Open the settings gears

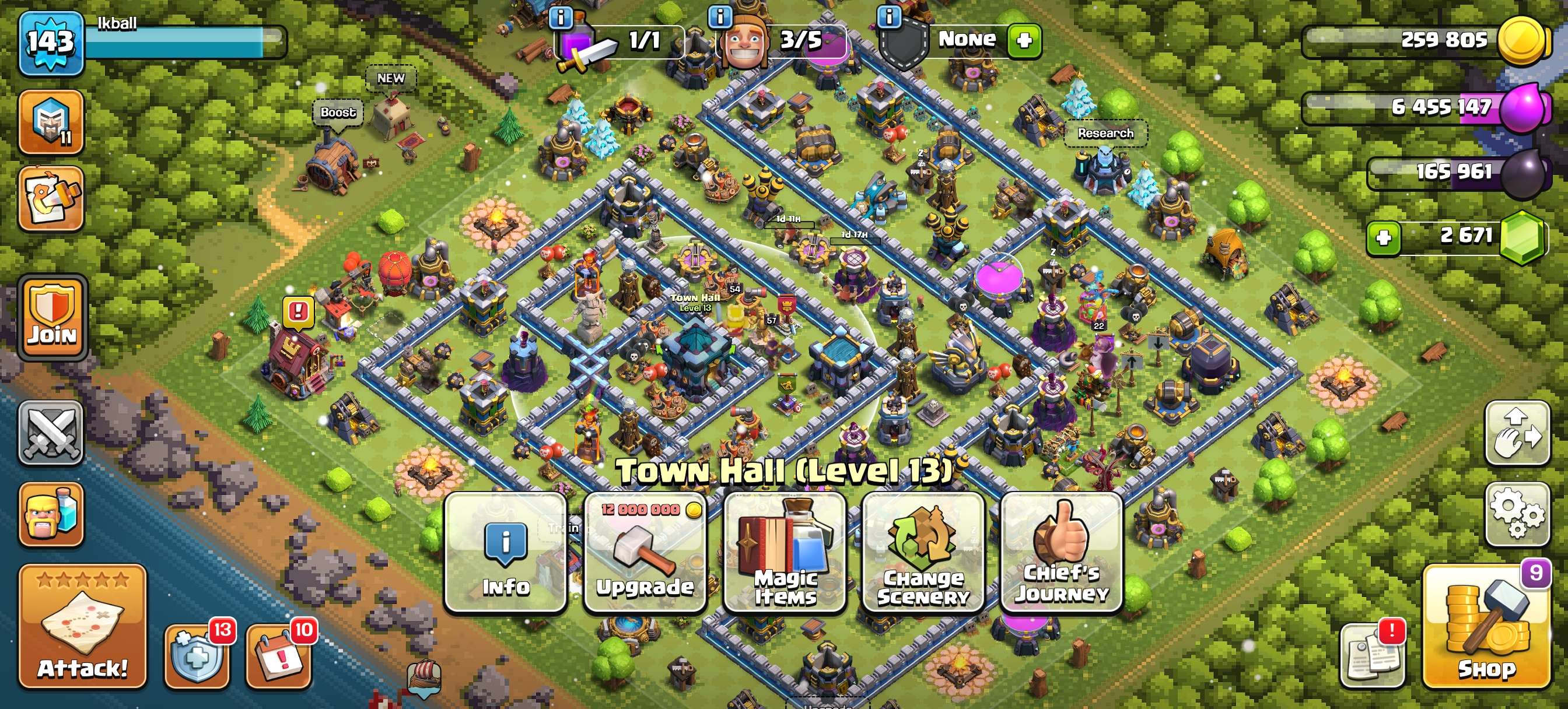(x=1517, y=514)
